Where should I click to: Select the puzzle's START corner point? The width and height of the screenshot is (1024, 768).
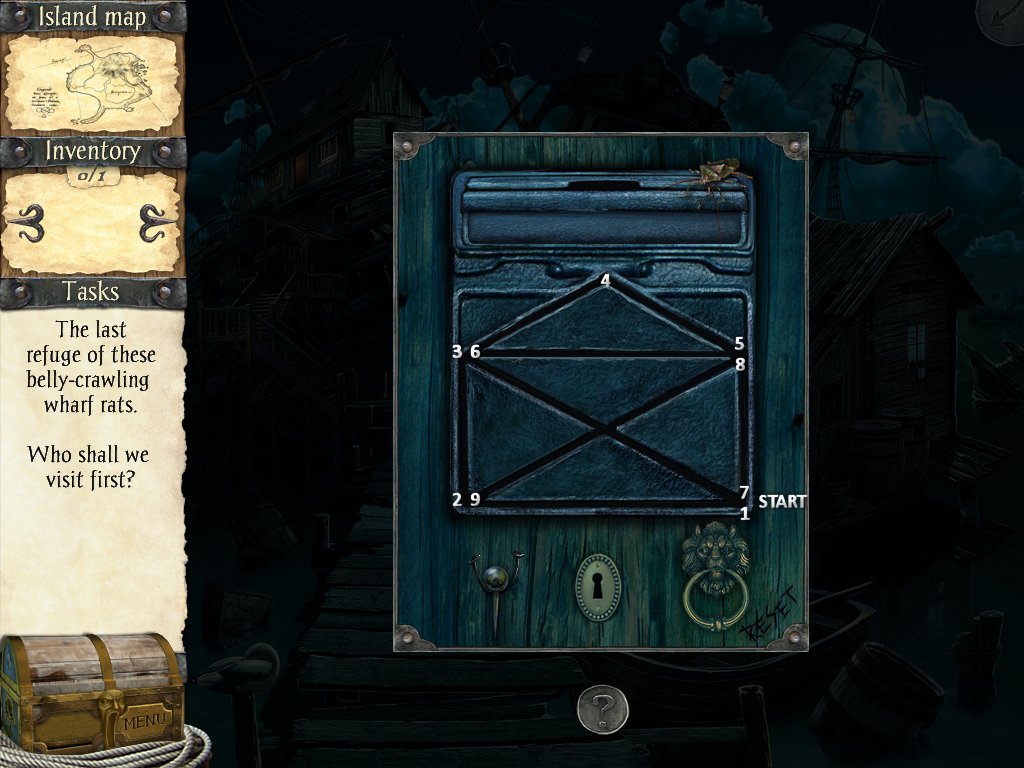point(744,502)
